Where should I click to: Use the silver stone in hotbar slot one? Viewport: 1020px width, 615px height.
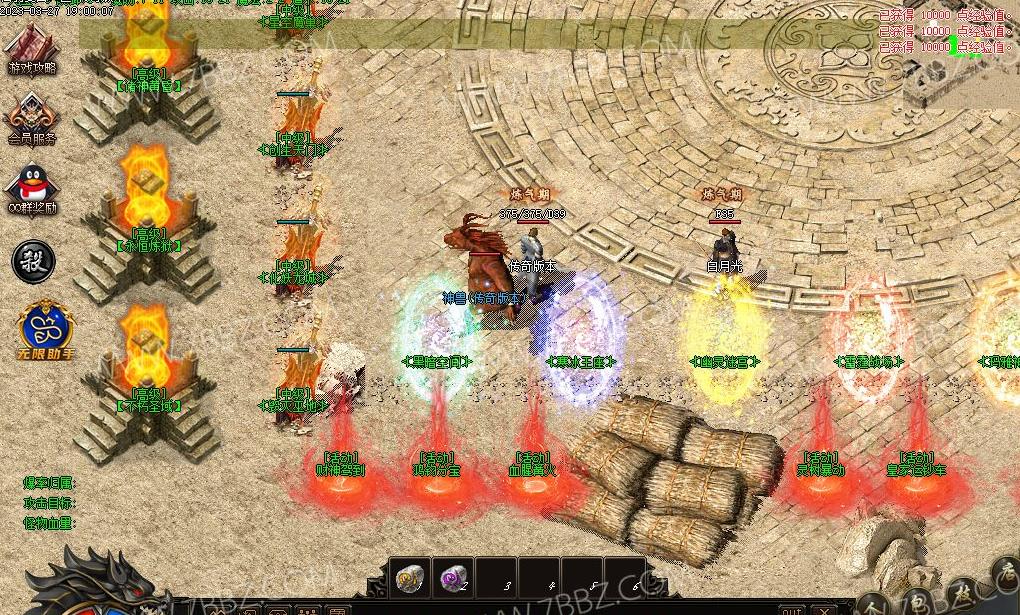[409, 577]
